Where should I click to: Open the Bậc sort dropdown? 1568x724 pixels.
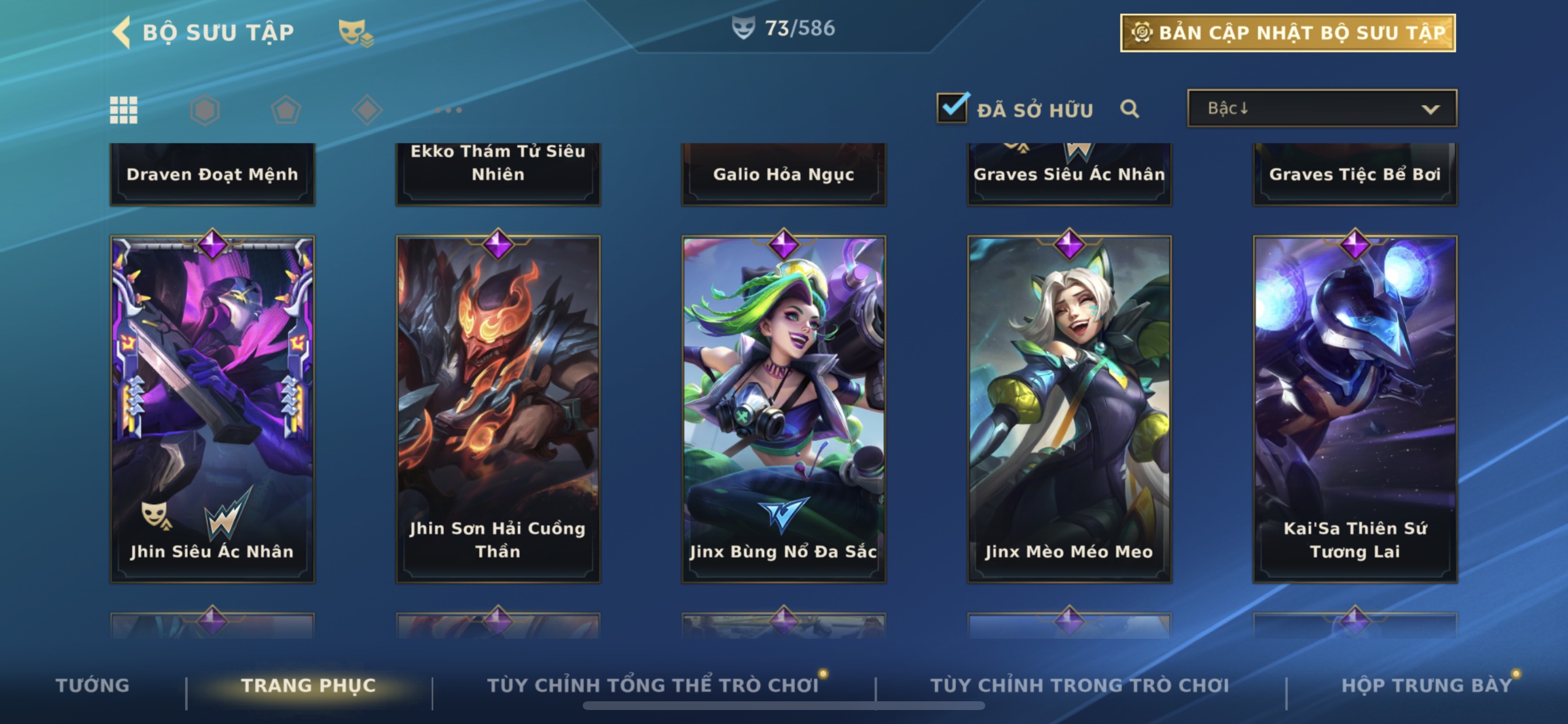[1321, 109]
